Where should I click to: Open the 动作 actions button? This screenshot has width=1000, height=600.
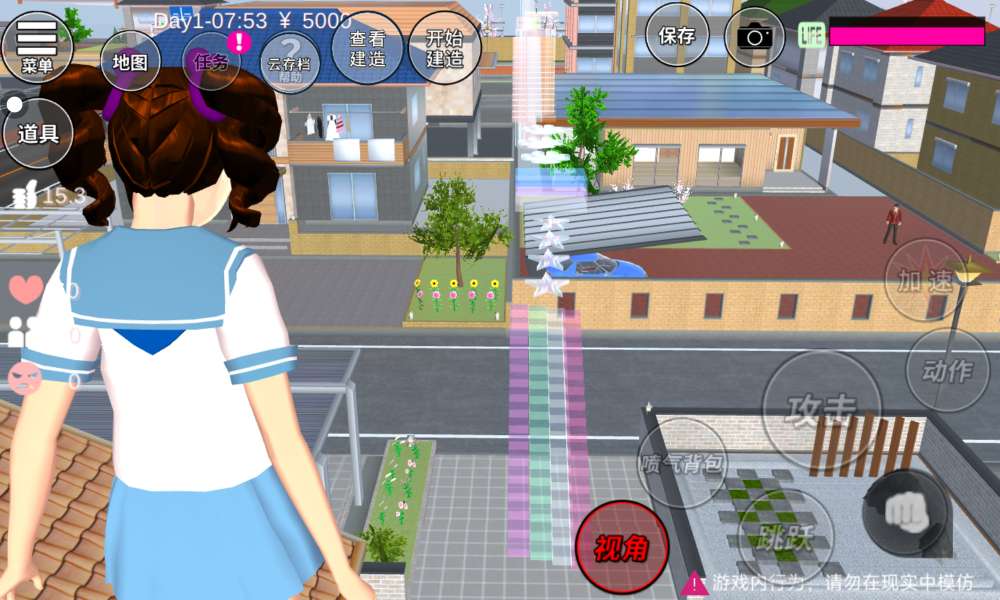946,371
